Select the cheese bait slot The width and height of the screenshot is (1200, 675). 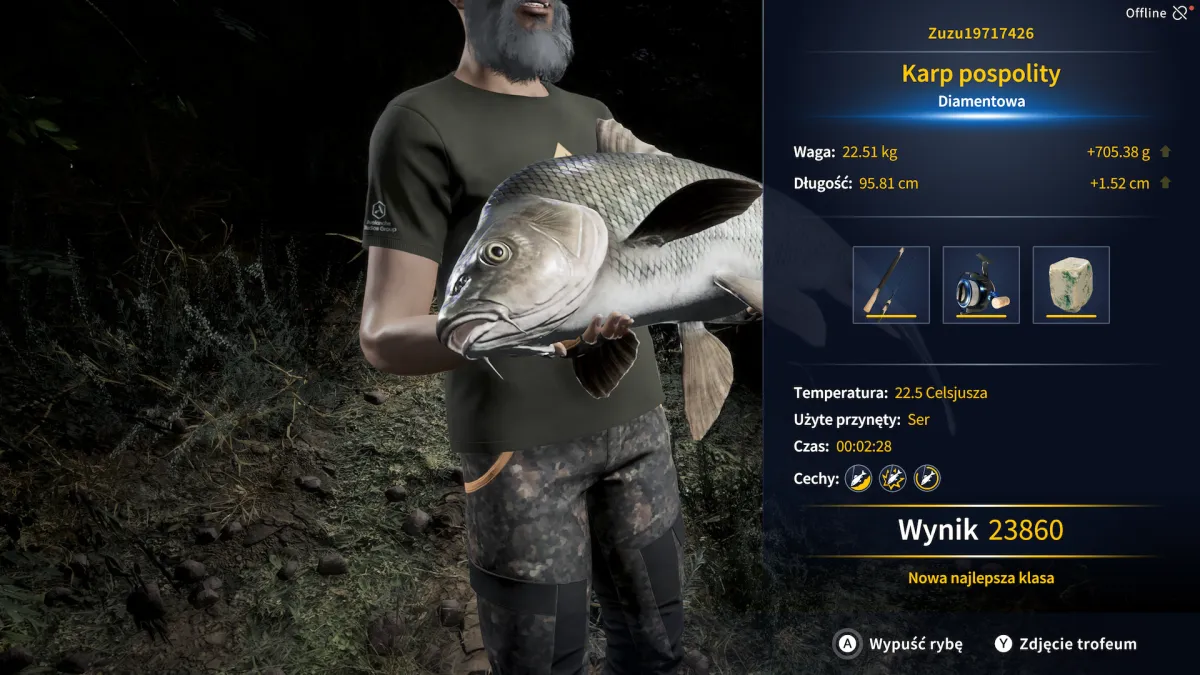point(1071,285)
